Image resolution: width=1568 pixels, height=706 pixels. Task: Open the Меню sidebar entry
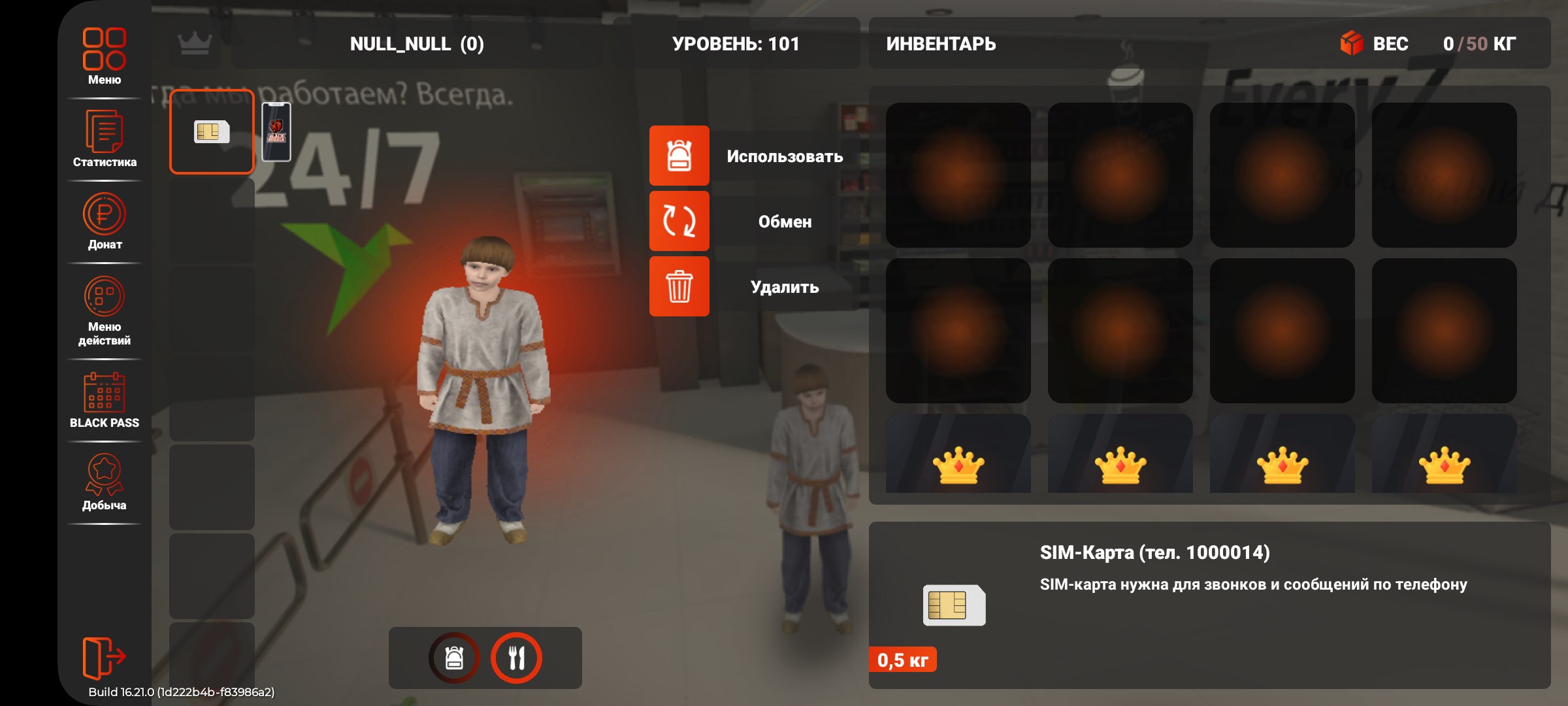[x=105, y=56]
